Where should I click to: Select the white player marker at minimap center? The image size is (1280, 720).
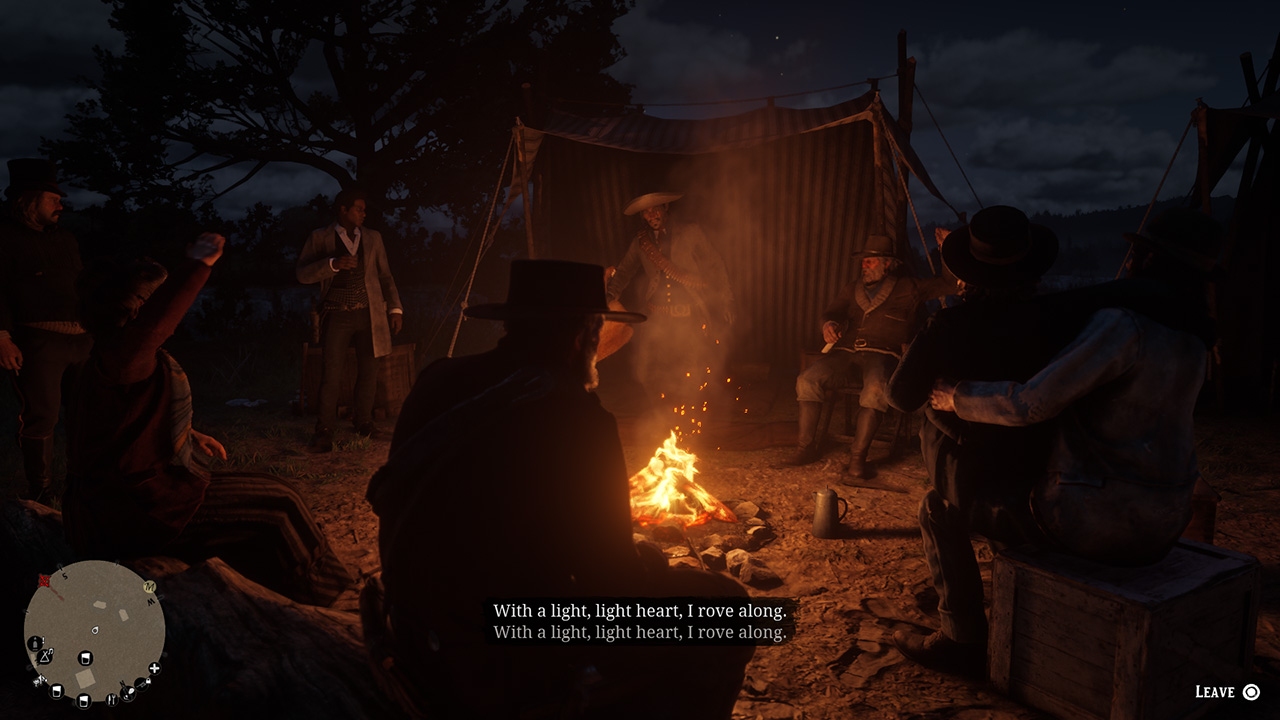[x=95, y=630]
